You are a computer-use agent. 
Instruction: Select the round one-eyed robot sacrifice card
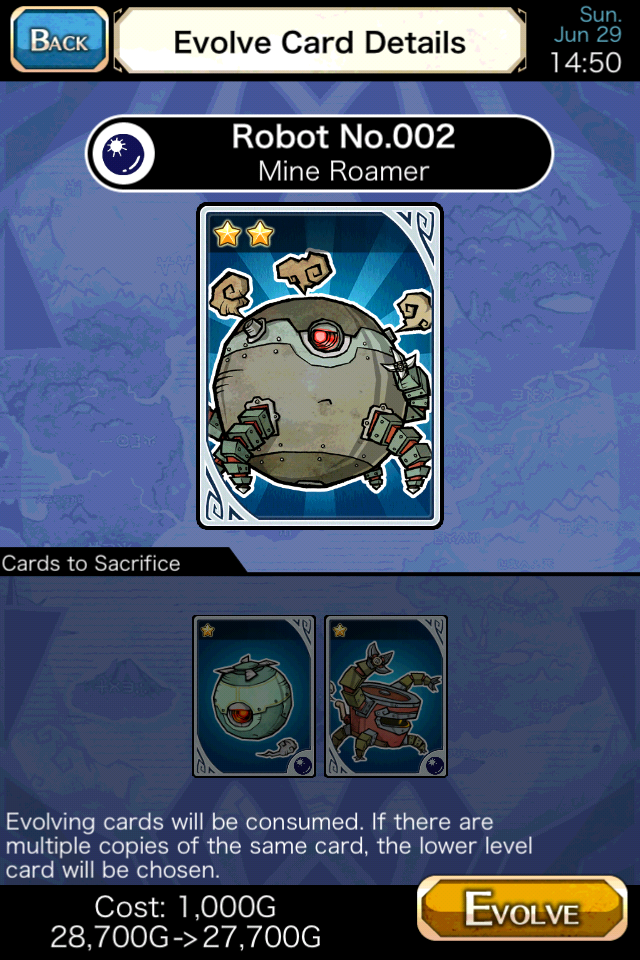pyautogui.click(x=254, y=696)
